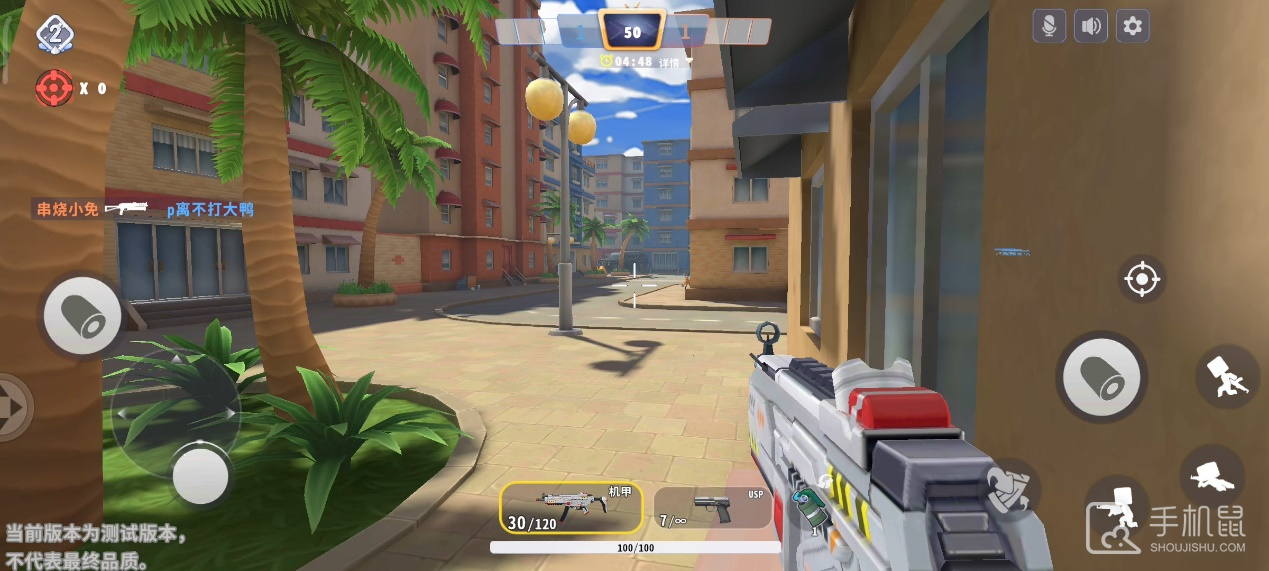Viewport: 1269px width, 571px height.
Task: Switch to the USP pistol slot
Action: pyautogui.click(x=712, y=507)
